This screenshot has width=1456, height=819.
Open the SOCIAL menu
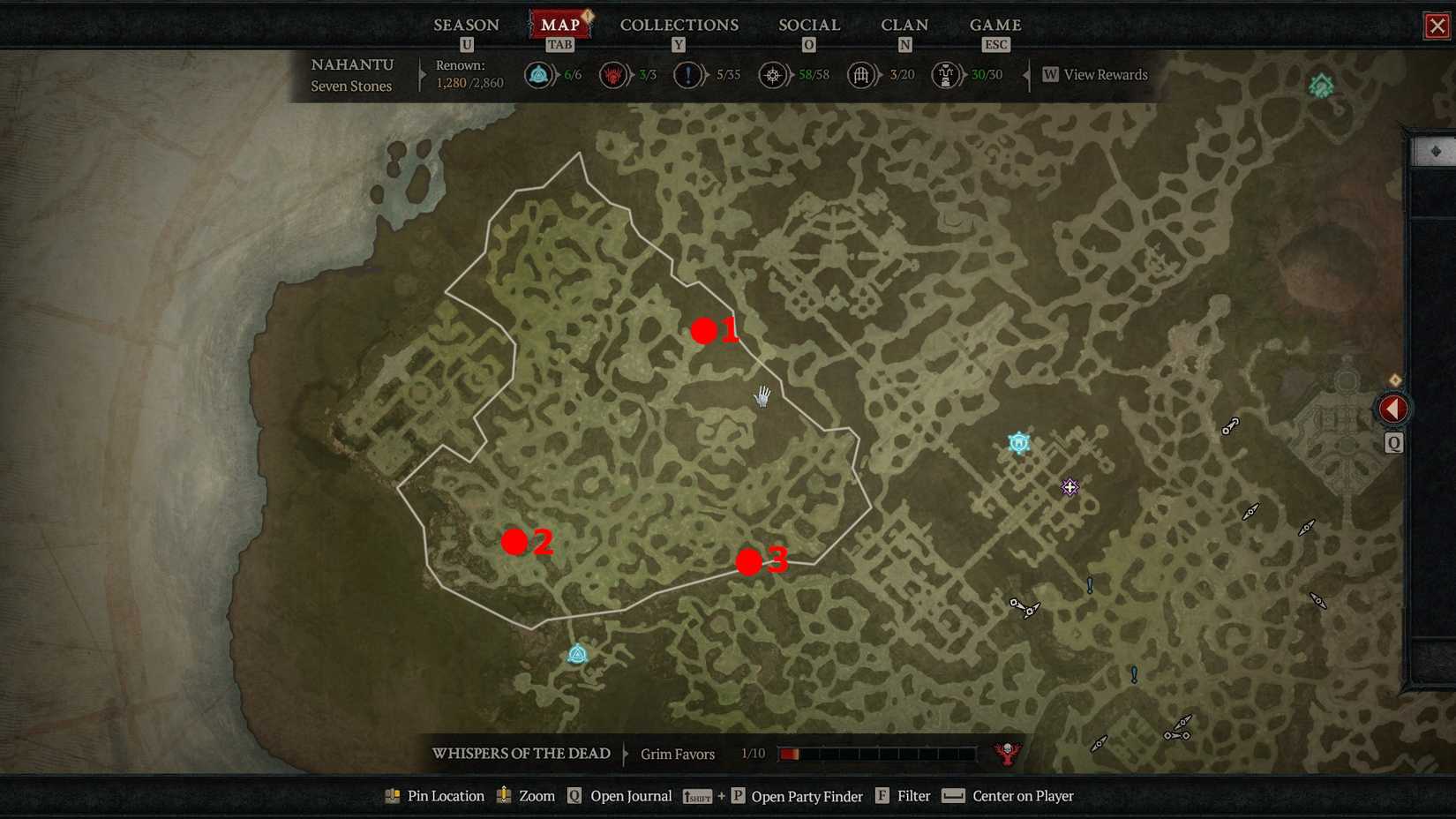pyautogui.click(x=808, y=25)
